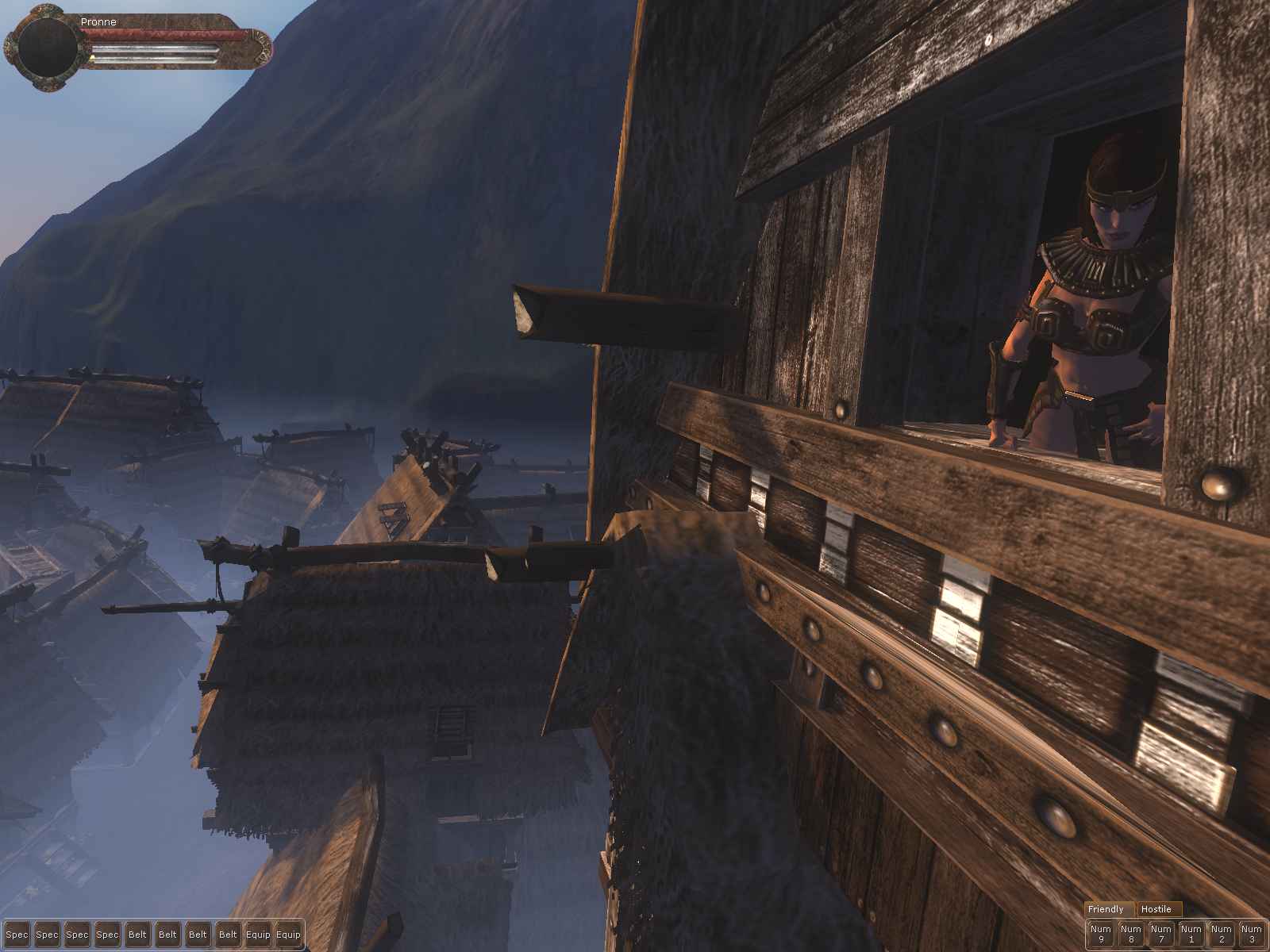Switch to the Hostile tab
Viewport: 1270px width, 952px height.
pyautogui.click(x=1156, y=909)
